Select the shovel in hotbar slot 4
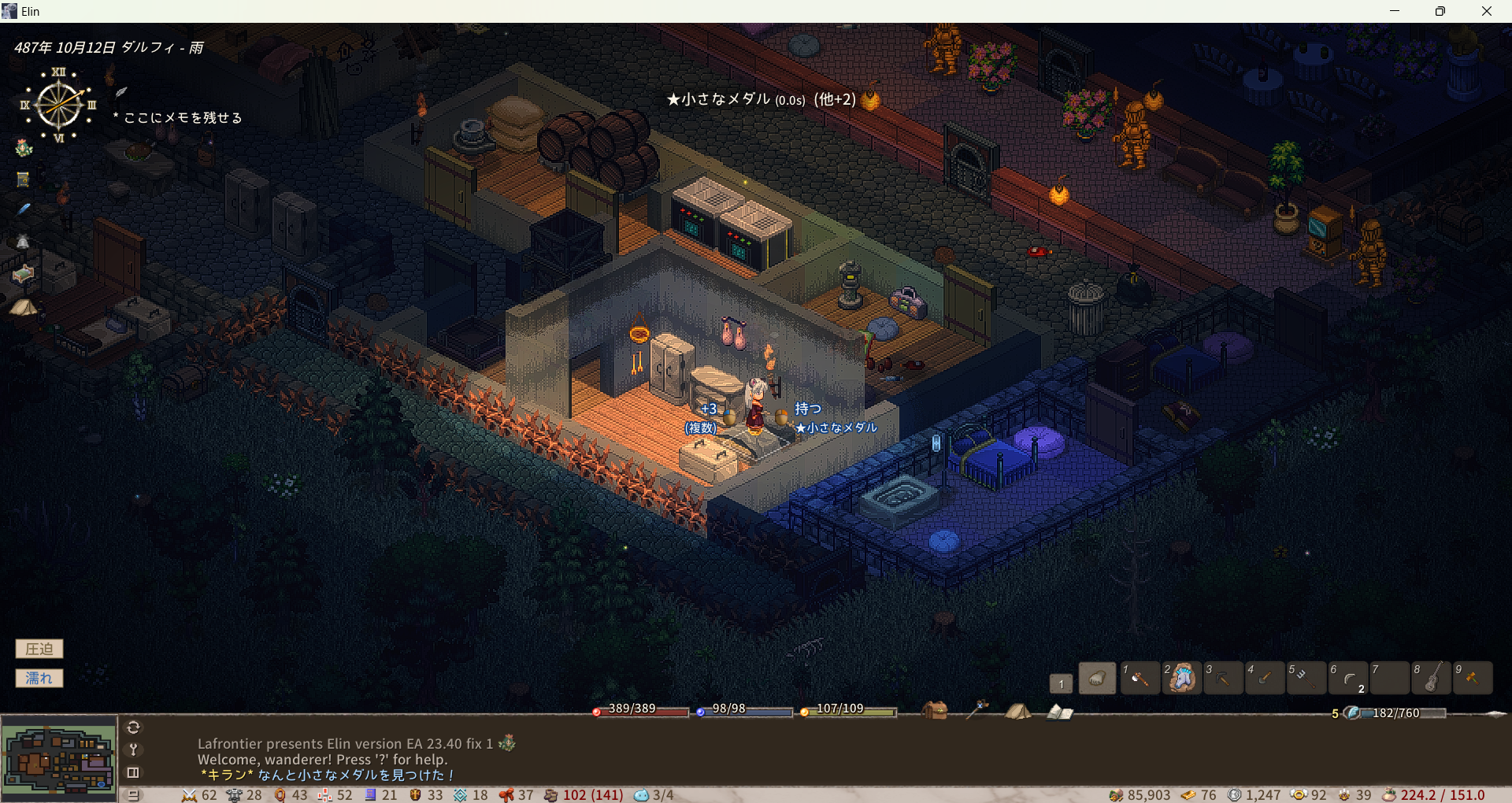 1265,678
